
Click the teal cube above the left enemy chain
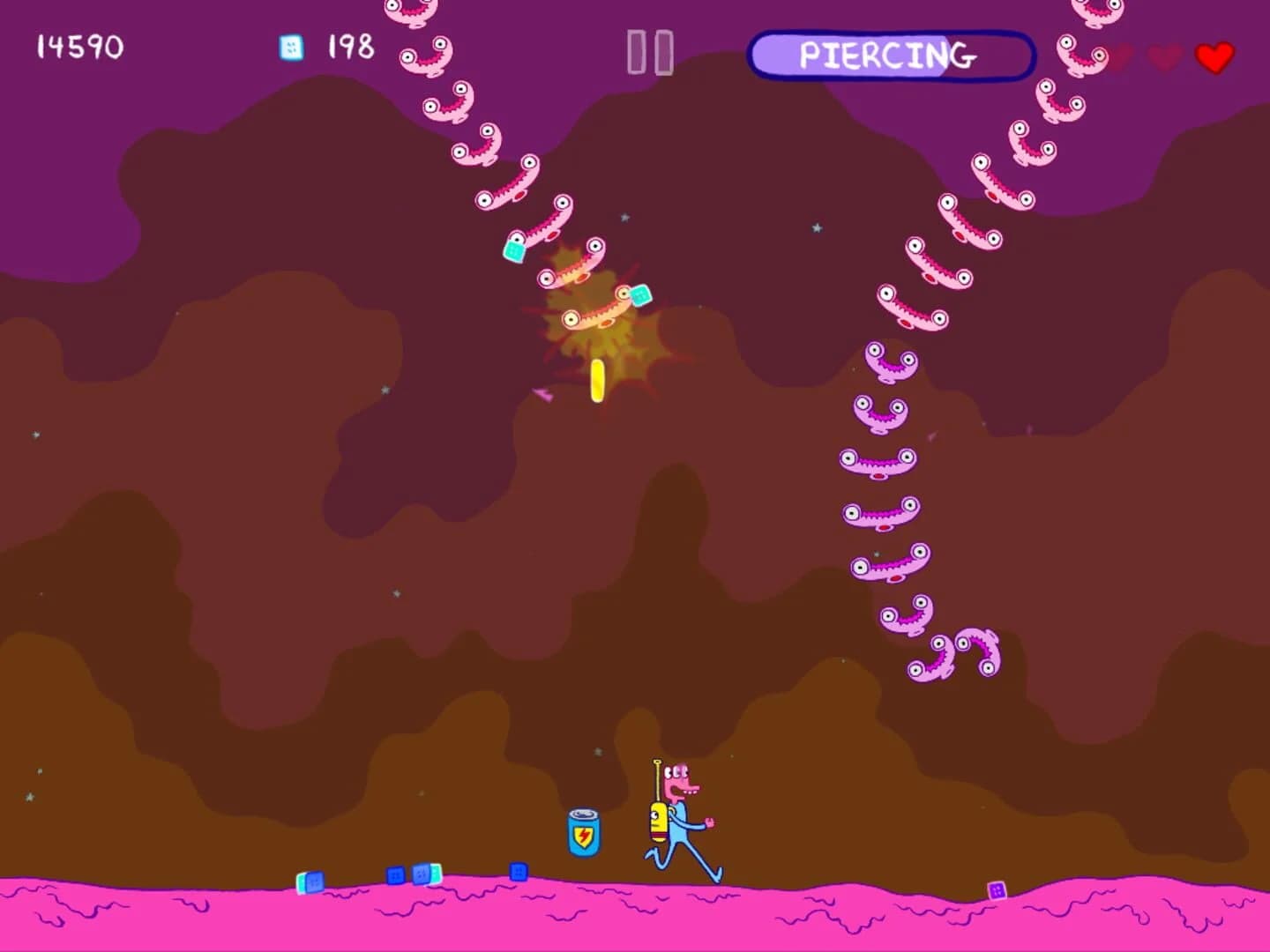512,253
